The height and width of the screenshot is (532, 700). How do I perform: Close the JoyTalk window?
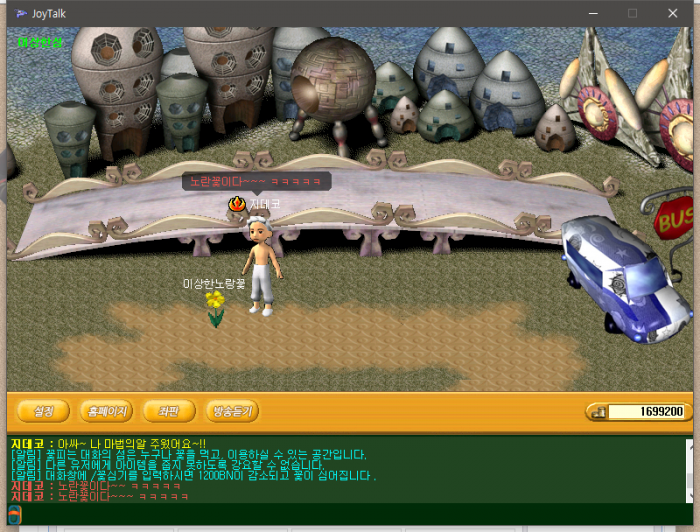coord(675,13)
